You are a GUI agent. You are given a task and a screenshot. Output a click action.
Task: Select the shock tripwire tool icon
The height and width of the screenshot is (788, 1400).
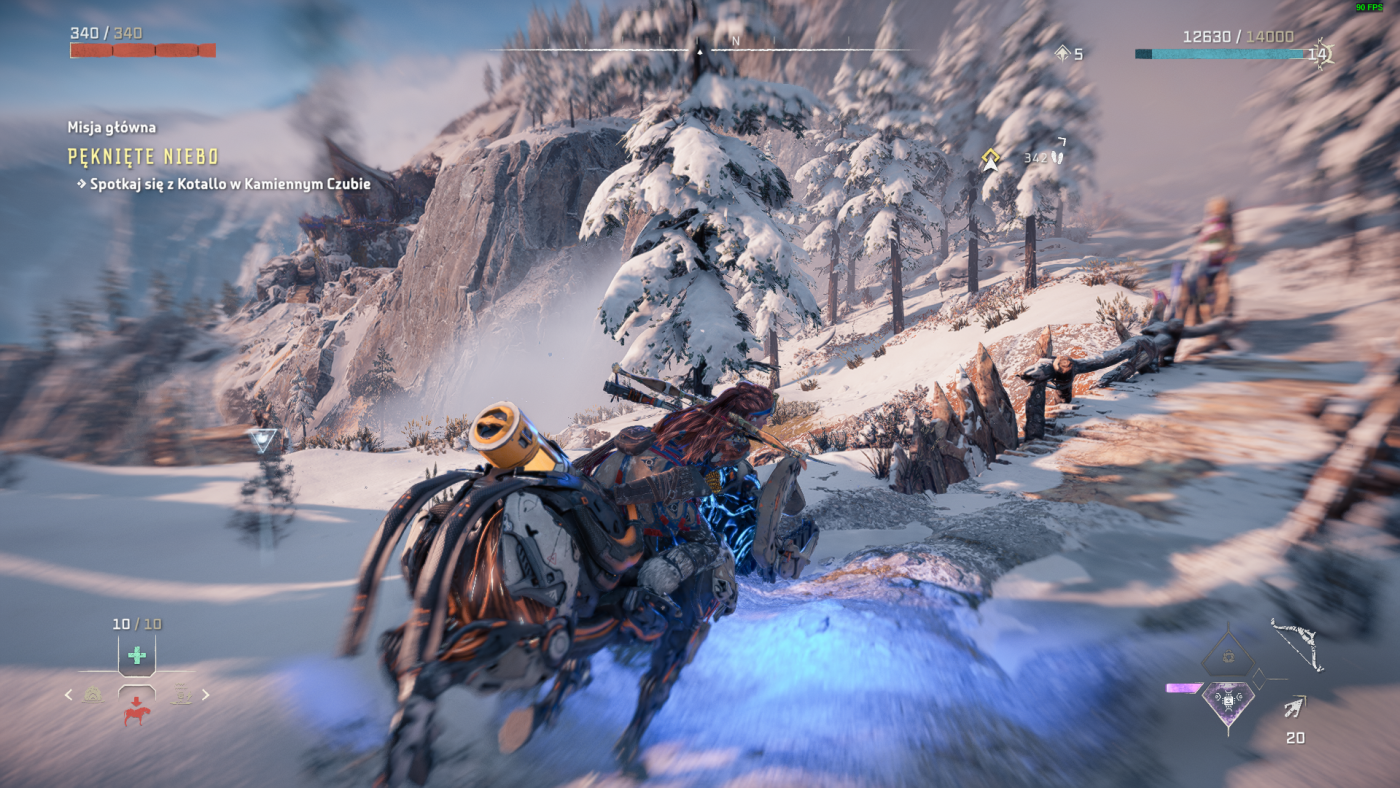181,694
